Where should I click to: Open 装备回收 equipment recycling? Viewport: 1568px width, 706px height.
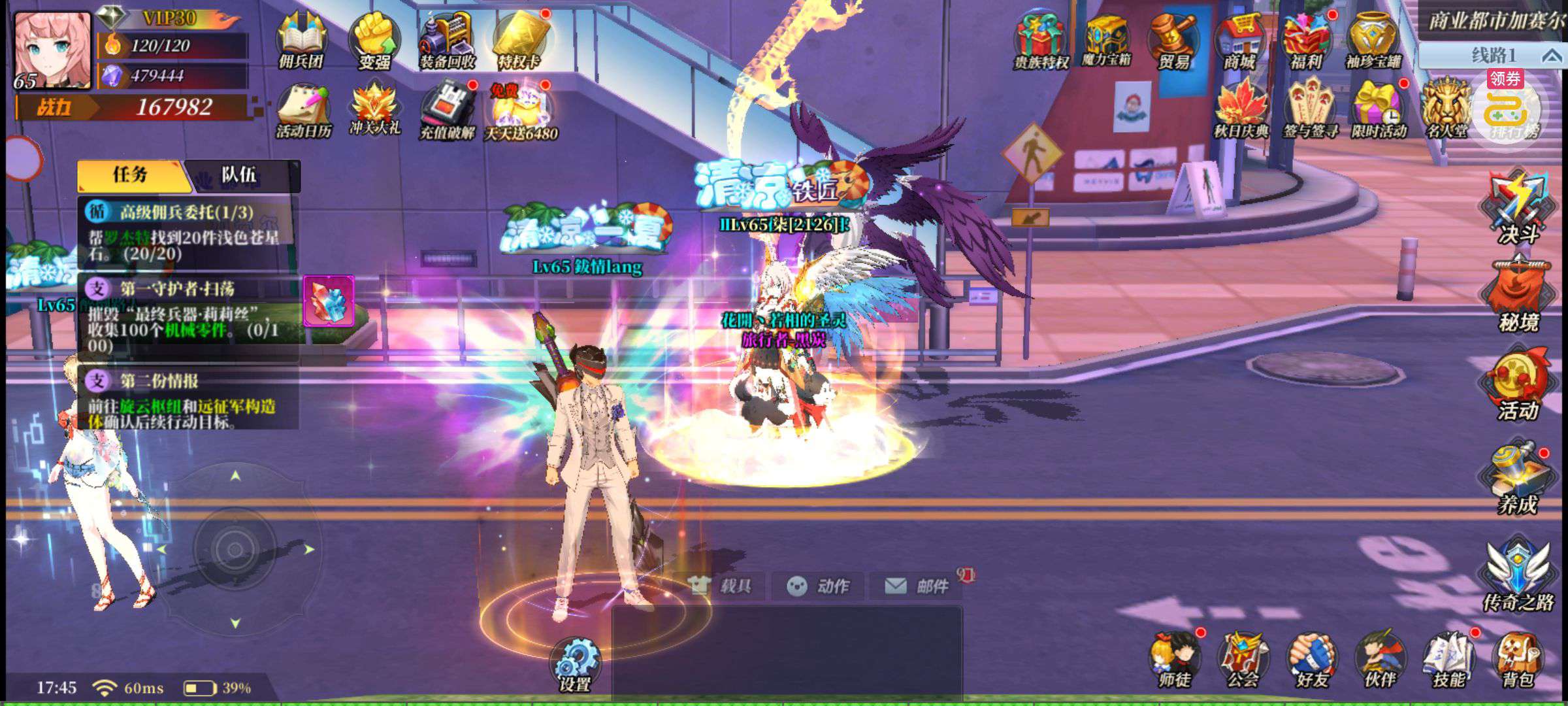pos(447,41)
